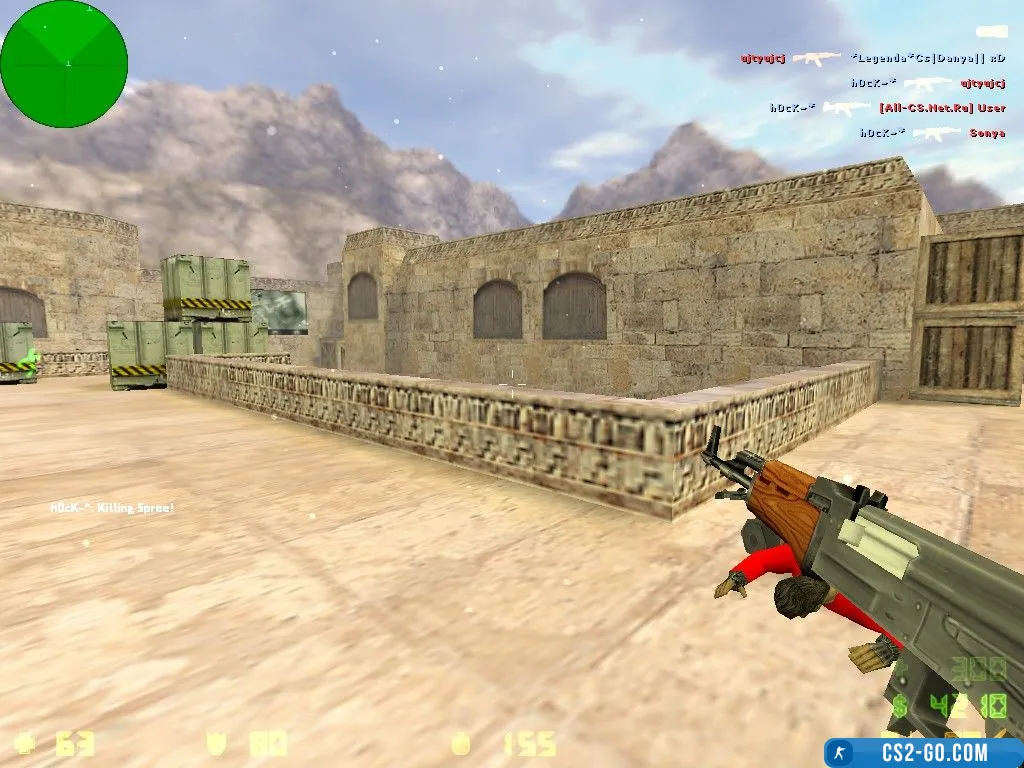Select the kill feed entry for Sonya
Image resolution: width=1024 pixels, height=768 pixels.
coord(932,133)
